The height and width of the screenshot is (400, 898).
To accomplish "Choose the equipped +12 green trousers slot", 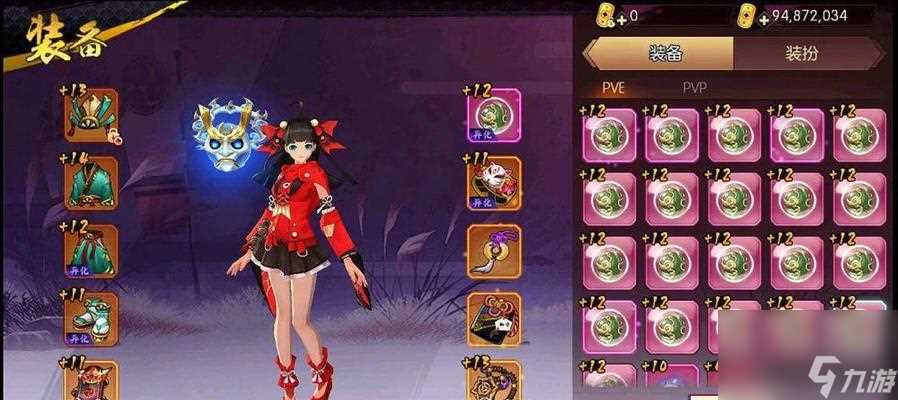I will [92, 251].
